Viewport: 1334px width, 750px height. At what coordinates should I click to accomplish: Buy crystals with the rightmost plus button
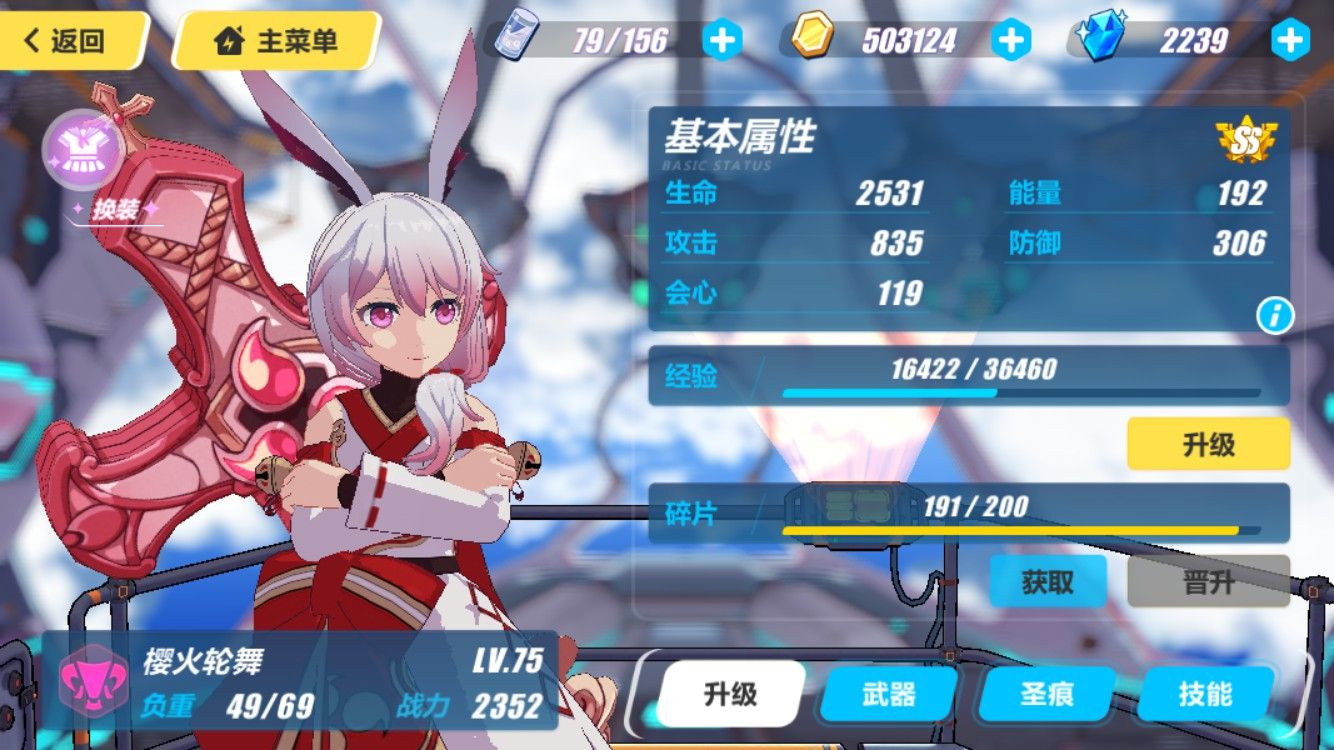click(x=1290, y=40)
